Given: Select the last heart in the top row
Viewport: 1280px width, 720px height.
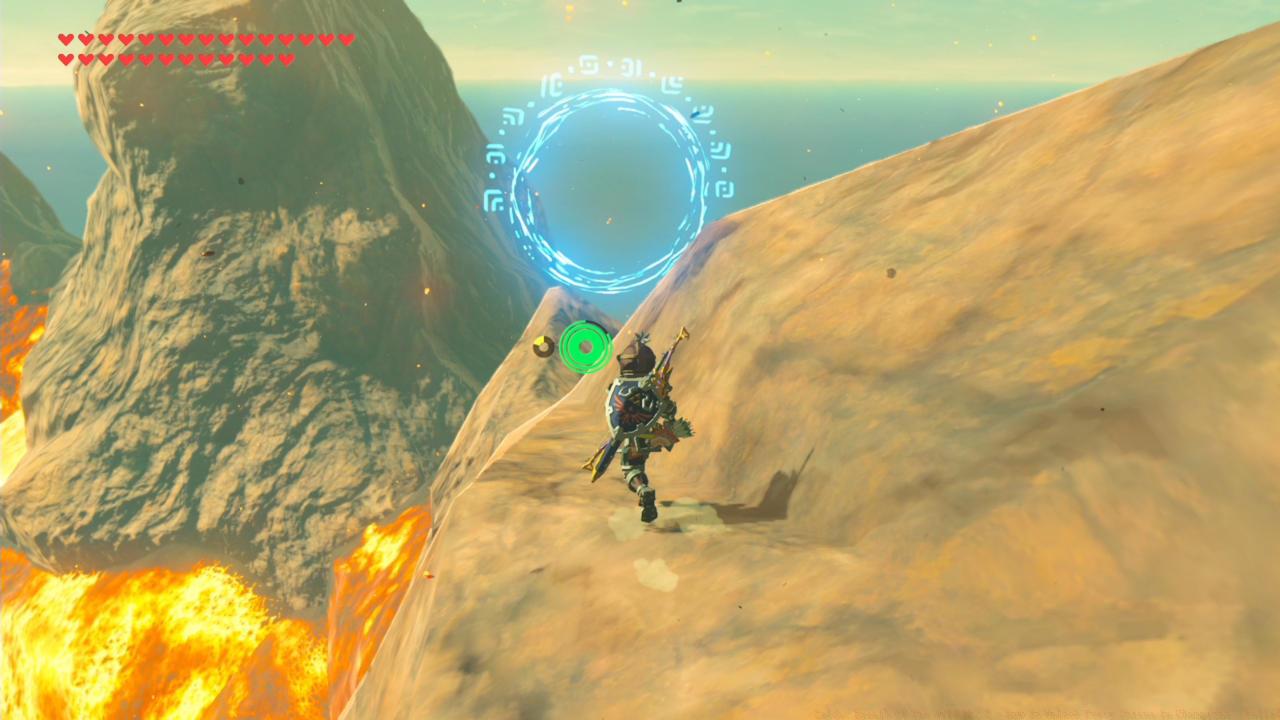Looking at the screenshot, I should click(x=348, y=40).
